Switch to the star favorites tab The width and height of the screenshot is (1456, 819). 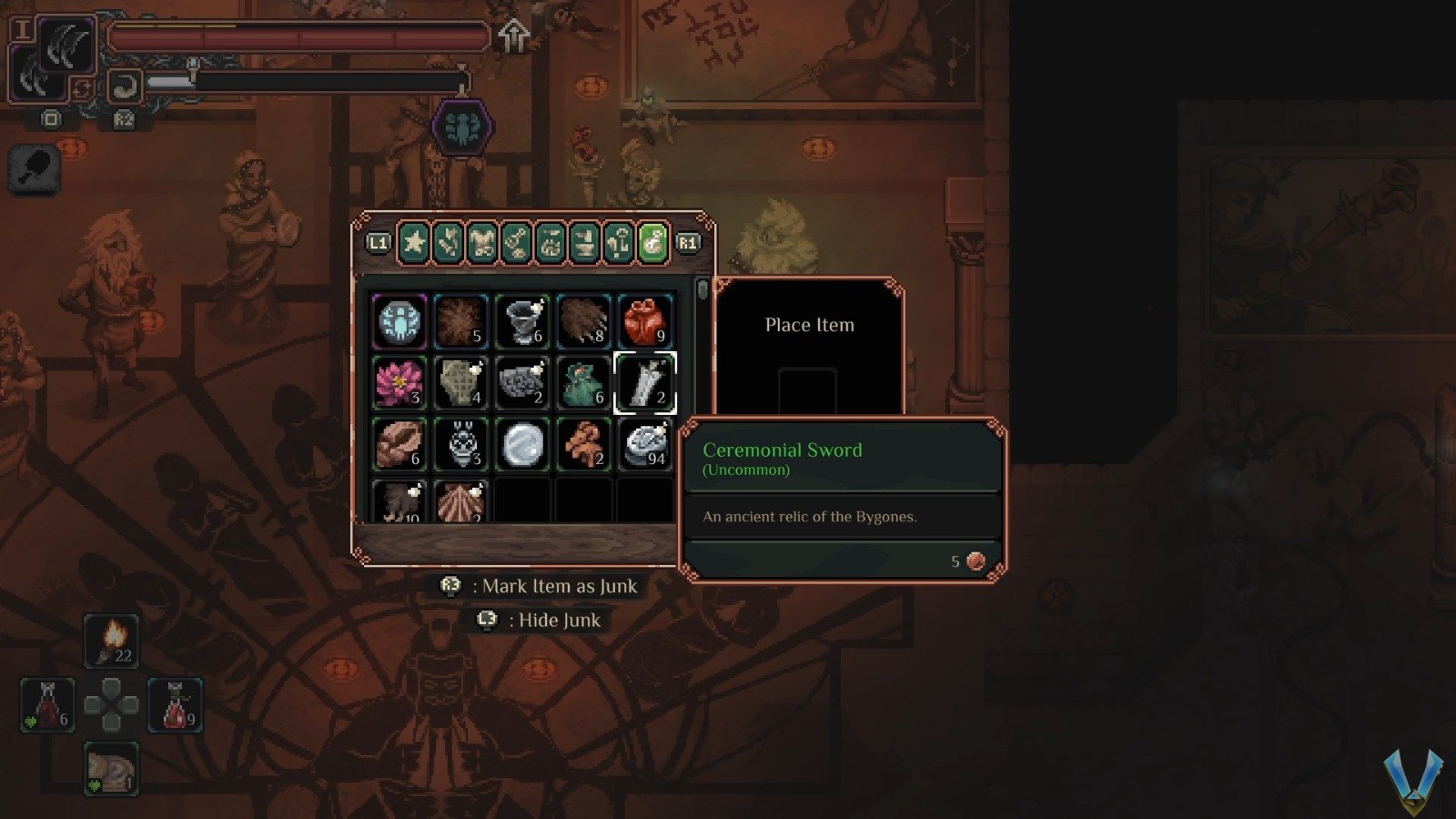click(x=414, y=243)
